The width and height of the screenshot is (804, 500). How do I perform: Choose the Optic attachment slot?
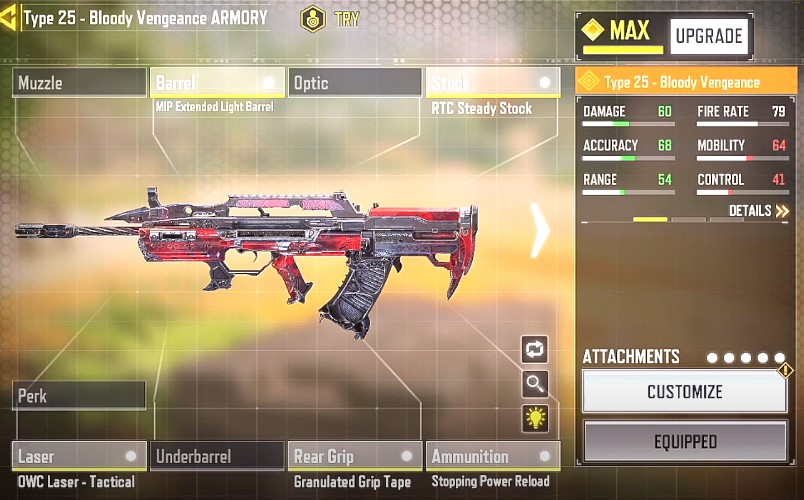click(x=354, y=83)
